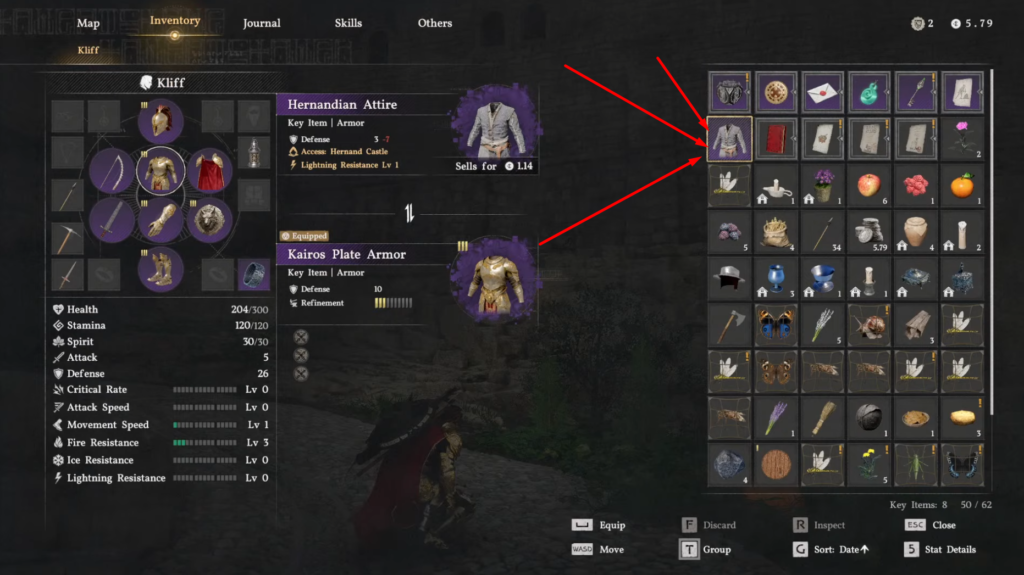The height and width of the screenshot is (575, 1024).
Task: Select the lantern equipment slot
Action: click(254, 153)
